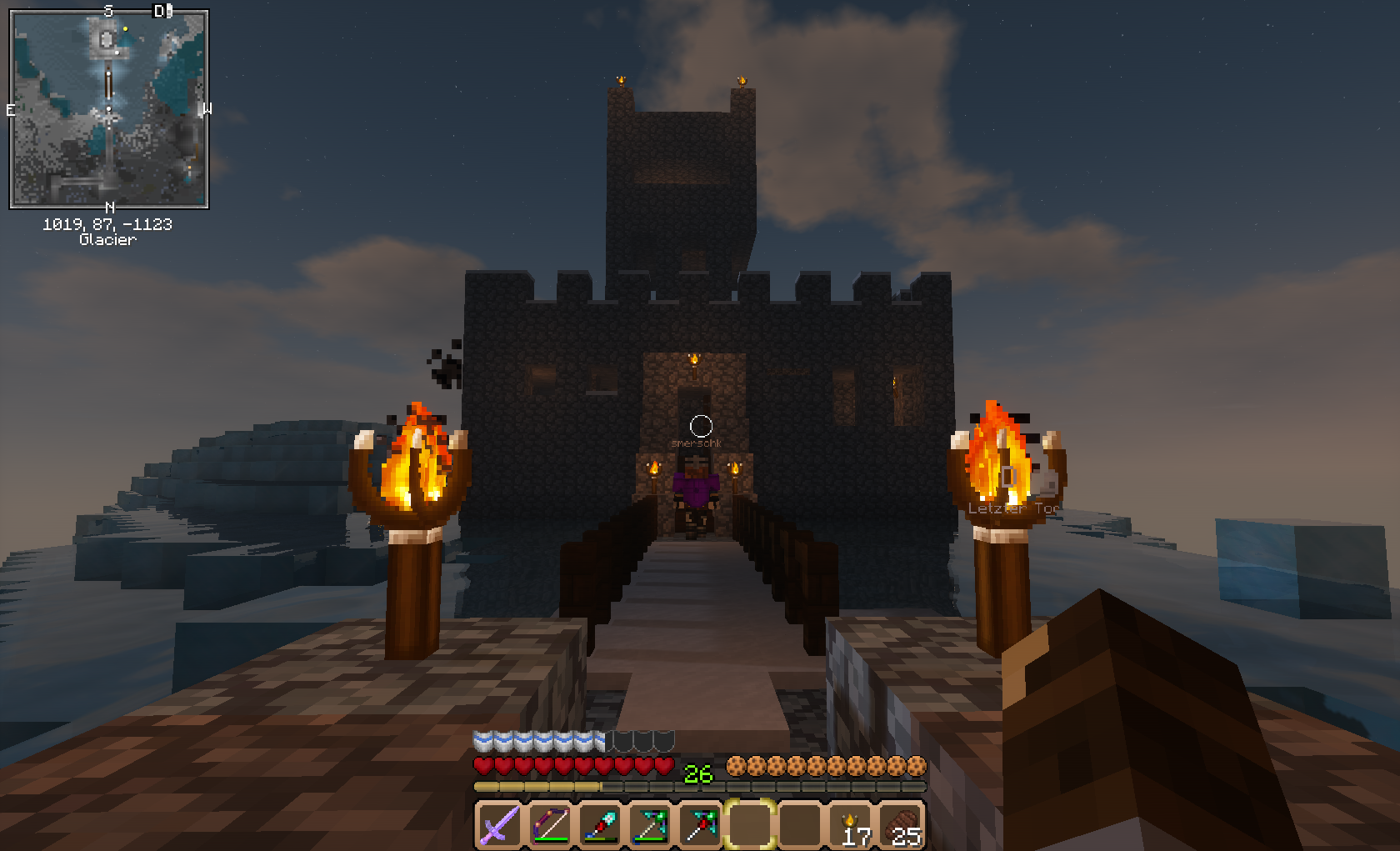The image size is (1400, 851).
Task: Select the pickaxe with the red handle
Action: click(700, 825)
